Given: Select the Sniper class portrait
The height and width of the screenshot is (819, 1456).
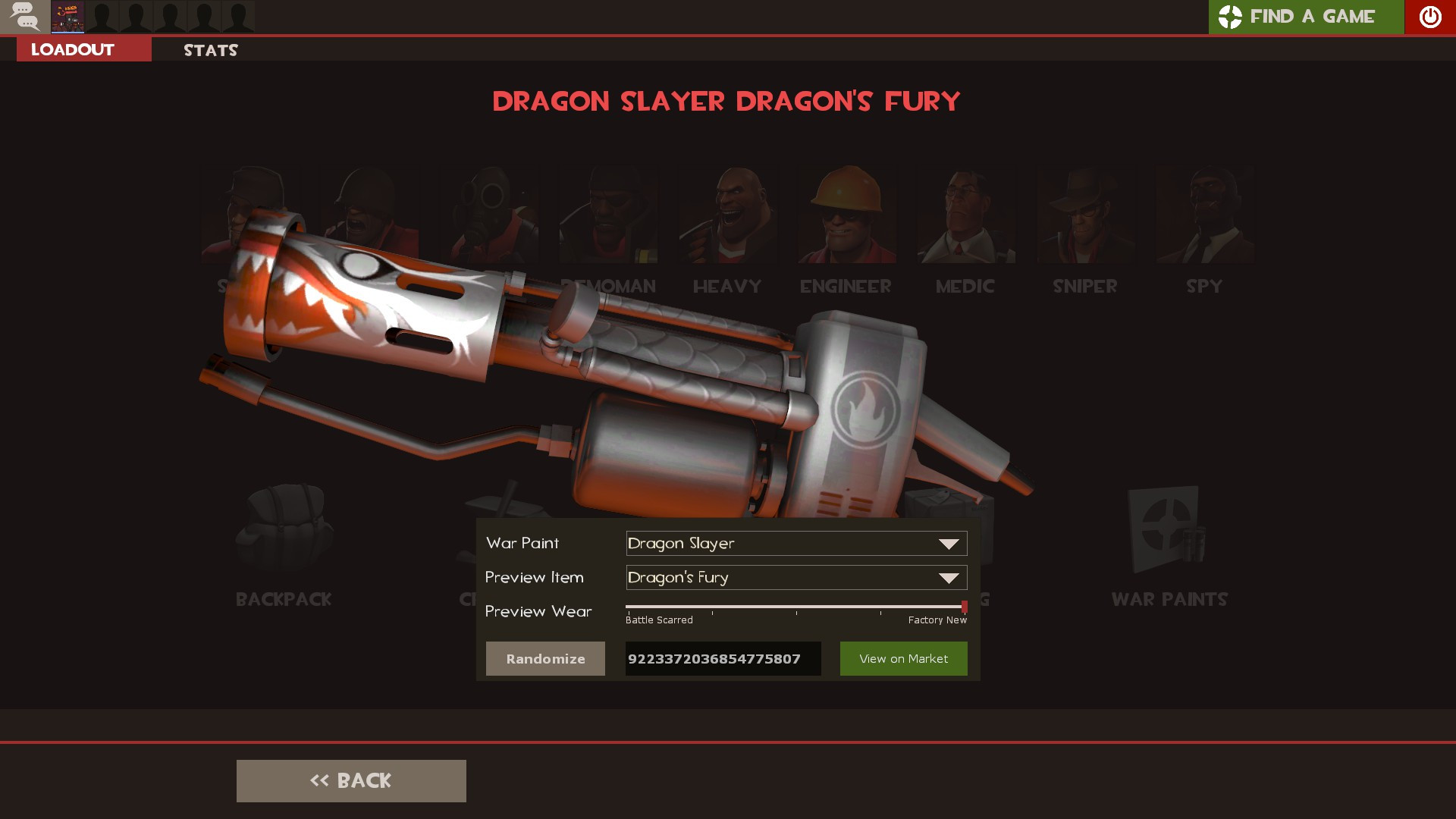Looking at the screenshot, I should point(1084,216).
